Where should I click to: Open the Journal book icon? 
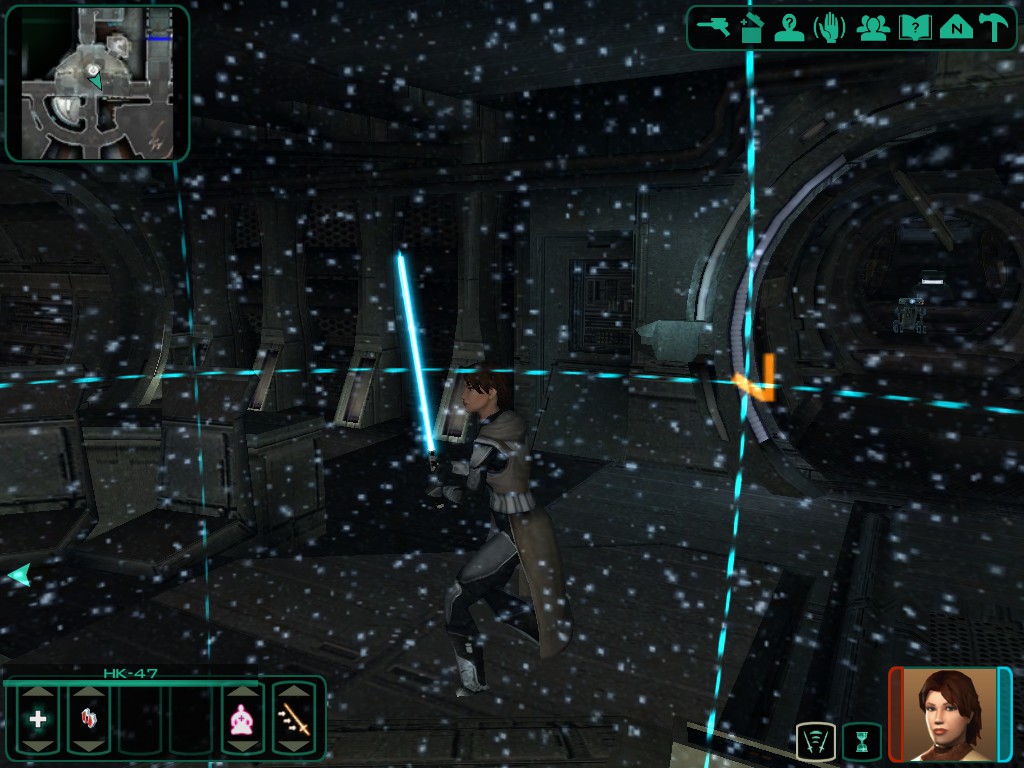[x=914, y=27]
